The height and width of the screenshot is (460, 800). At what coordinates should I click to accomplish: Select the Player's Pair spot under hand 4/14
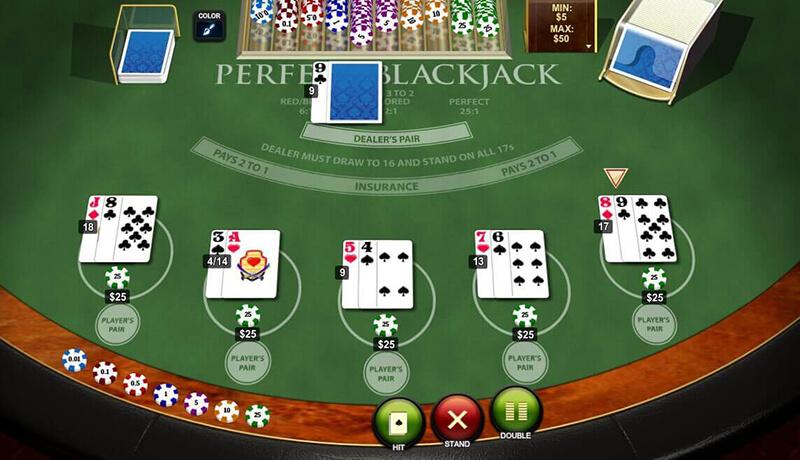pyautogui.click(x=247, y=361)
